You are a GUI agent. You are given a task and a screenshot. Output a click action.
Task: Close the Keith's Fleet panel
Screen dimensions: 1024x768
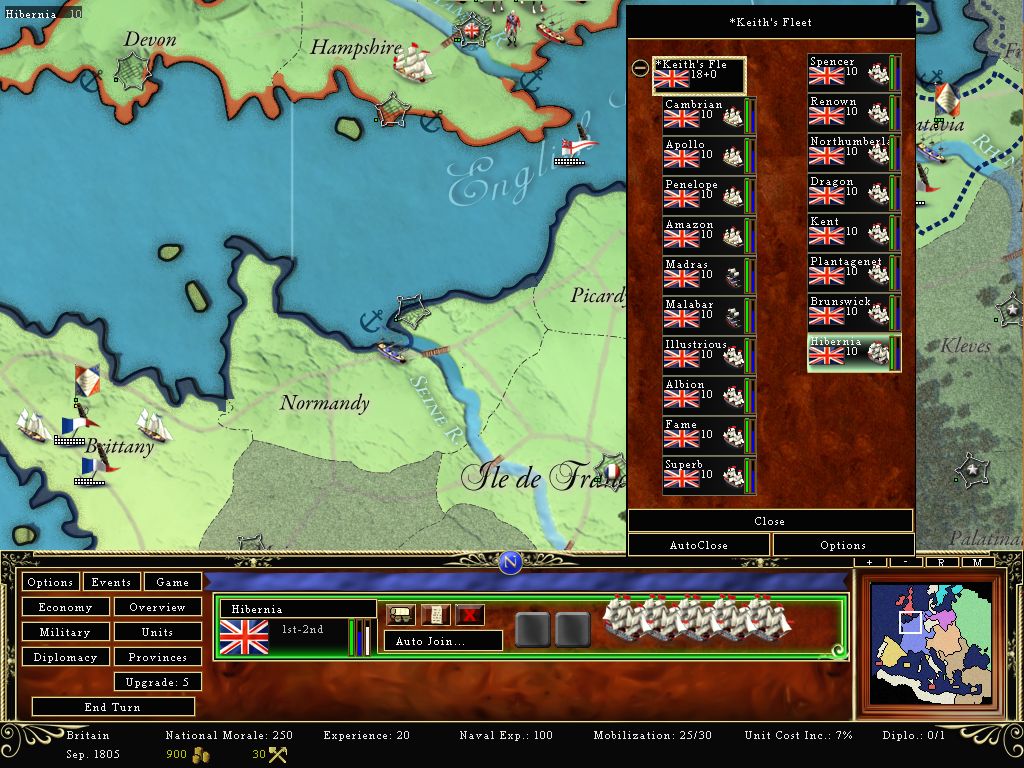click(x=769, y=521)
